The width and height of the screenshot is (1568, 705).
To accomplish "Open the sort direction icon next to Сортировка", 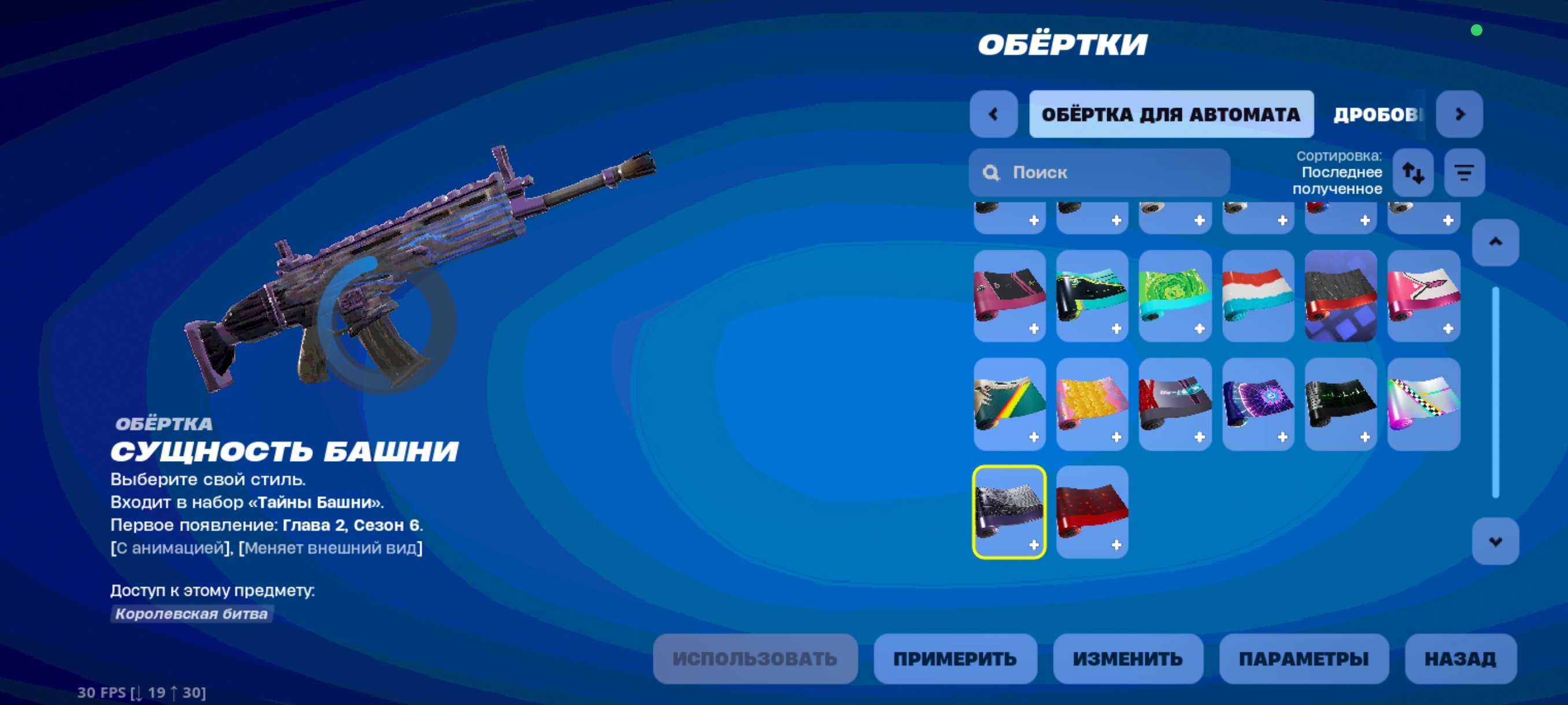I will 1414,173.
